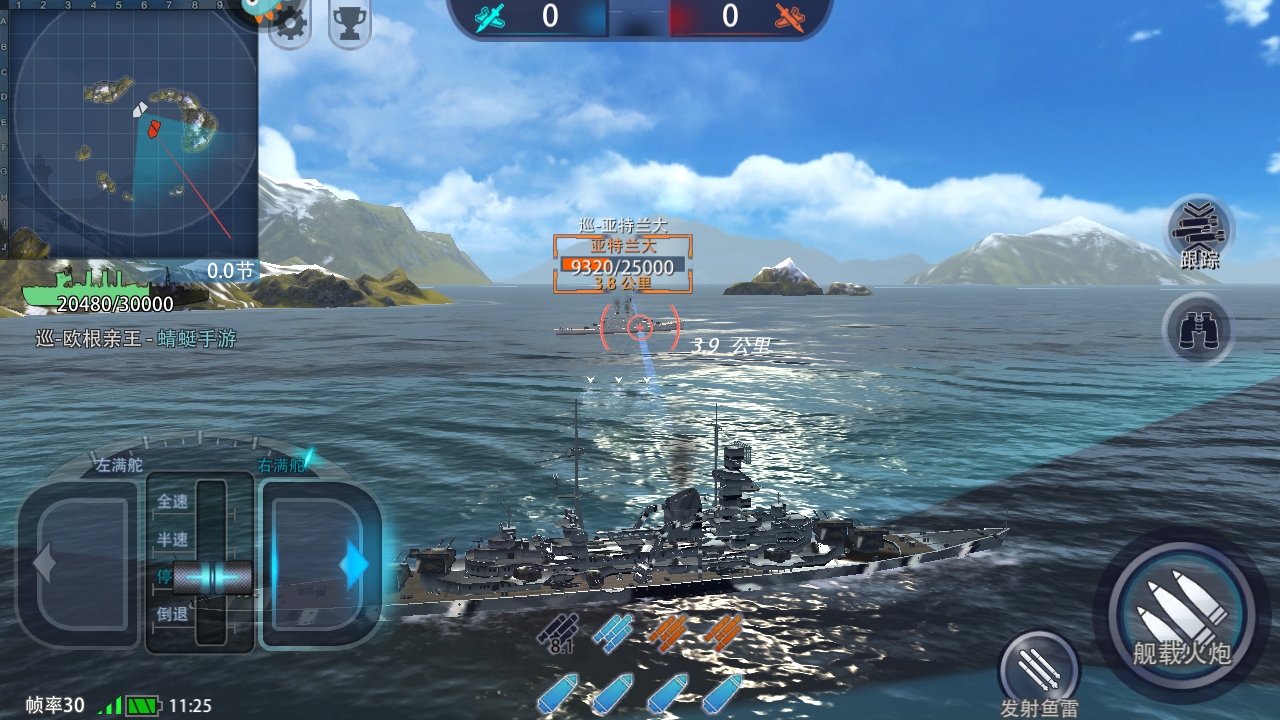Steer hard left with the left rudder pad
1280x720 pixels.
(80, 563)
